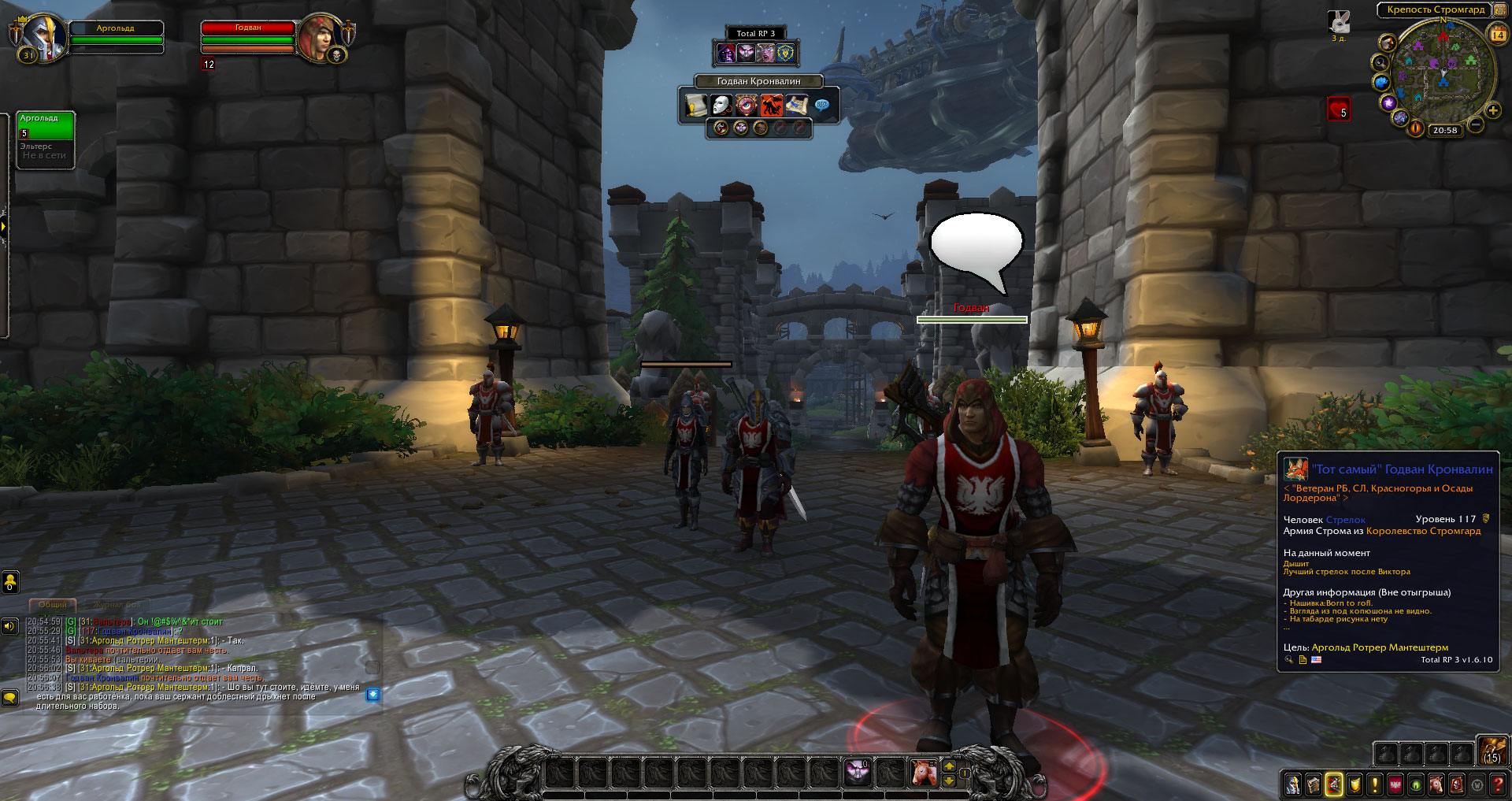Zoom in the minimap with plus button

point(1492,110)
